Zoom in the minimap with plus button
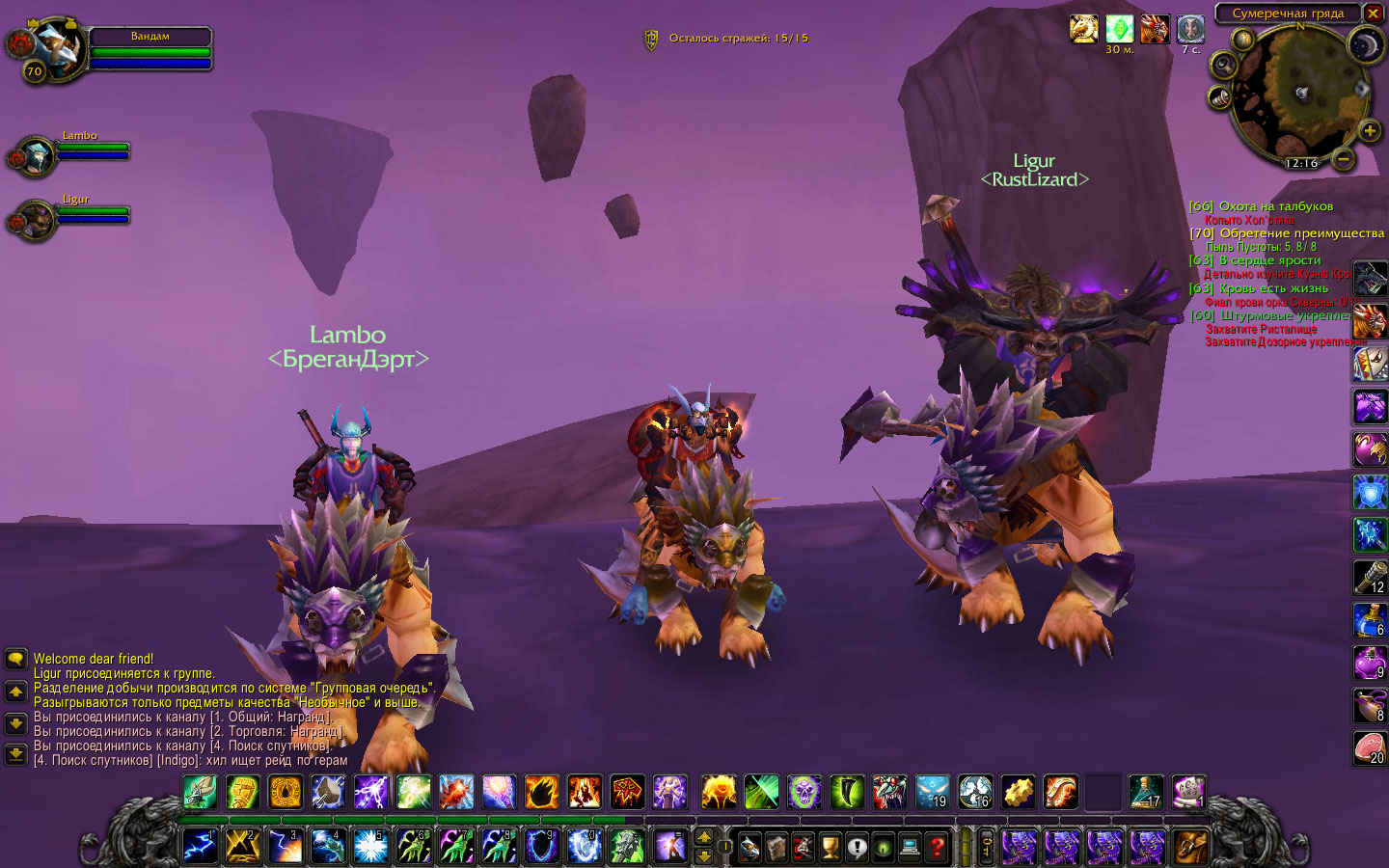Image resolution: width=1389 pixels, height=868 pixels. click(1369, 130)
